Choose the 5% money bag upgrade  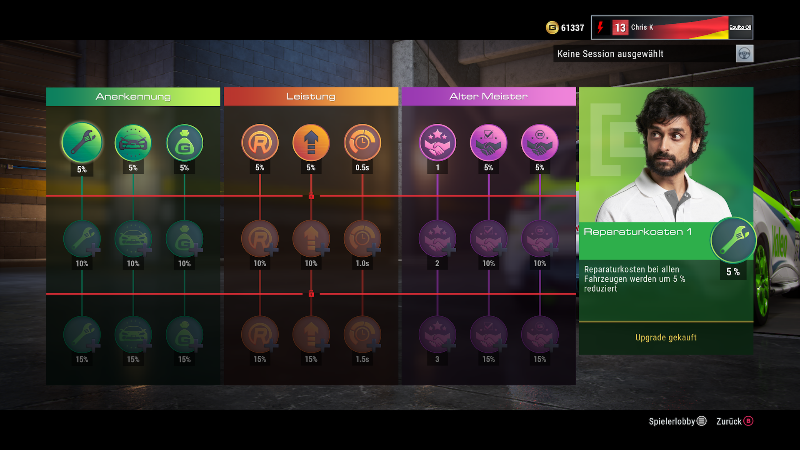[x=184, y=142]
